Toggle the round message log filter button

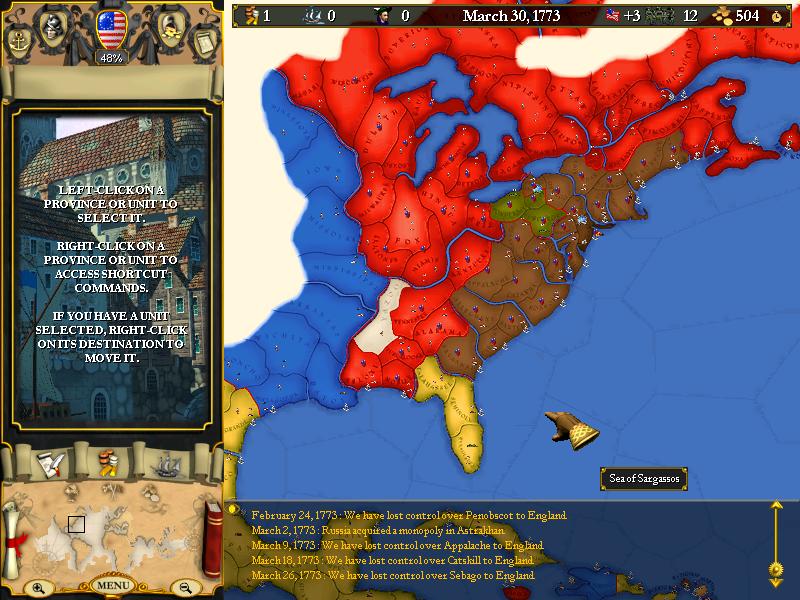coord(234,509)
